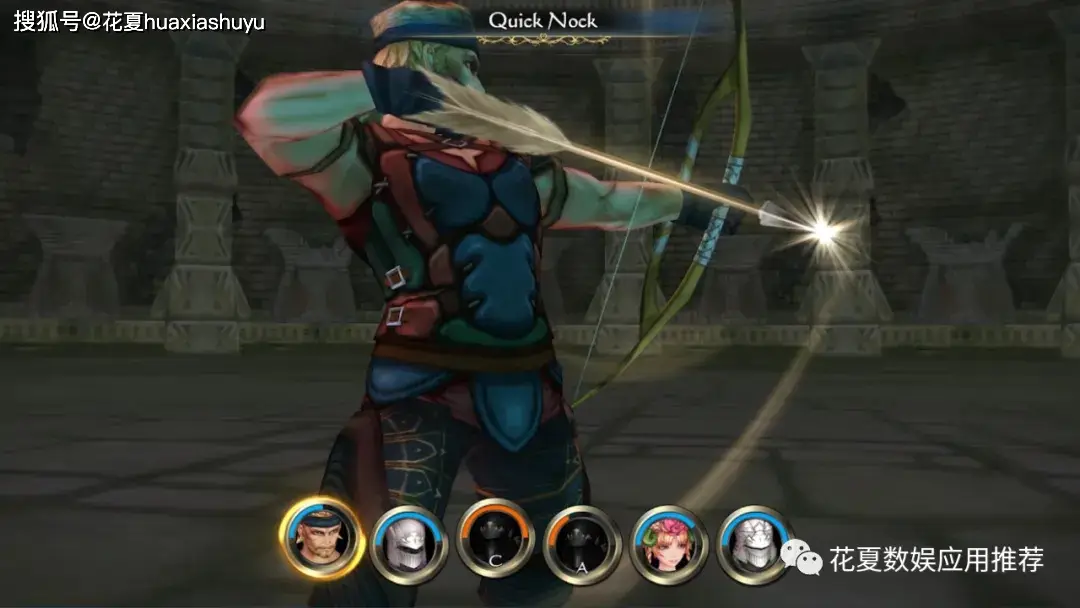Select the bandana archer turn portrait

coord(321,537)
